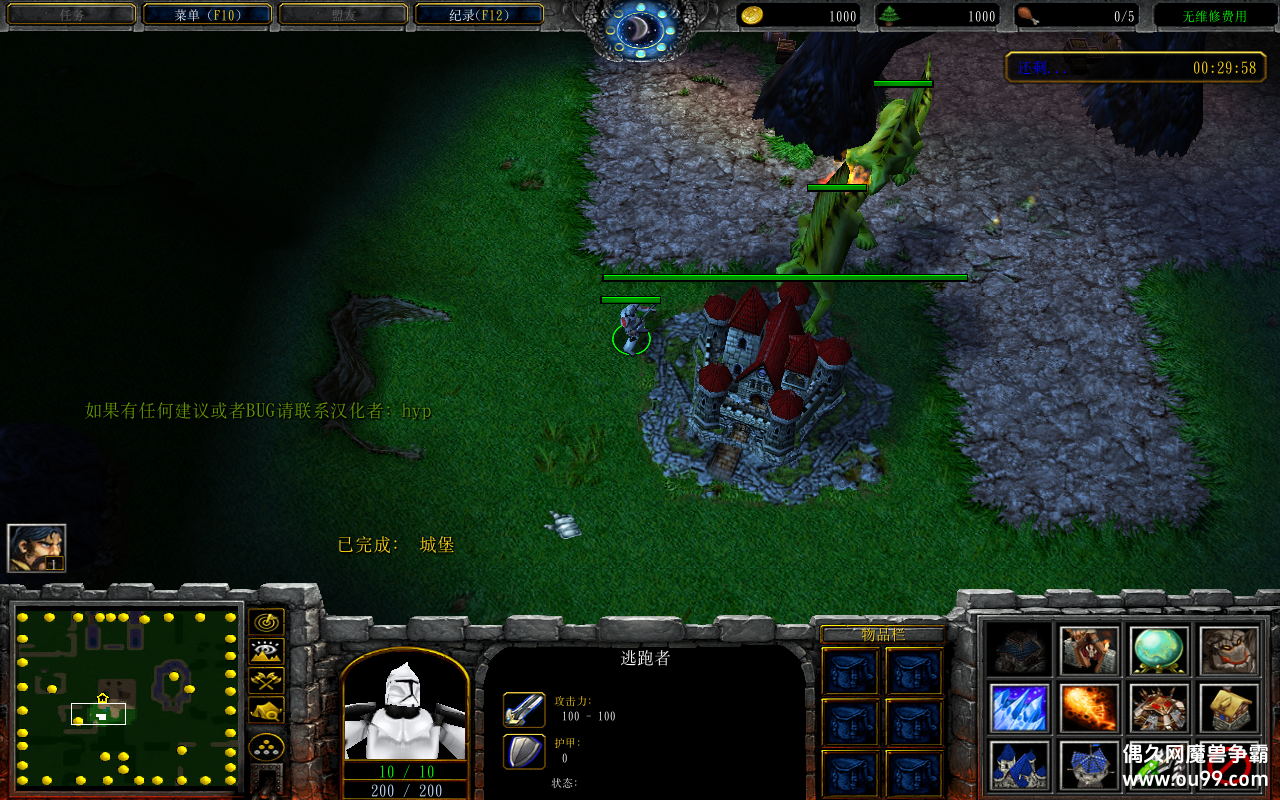Toggle the crossed-axes ally color button
This screenshot has height=800, width=1280.
click(x=266, y=681)
